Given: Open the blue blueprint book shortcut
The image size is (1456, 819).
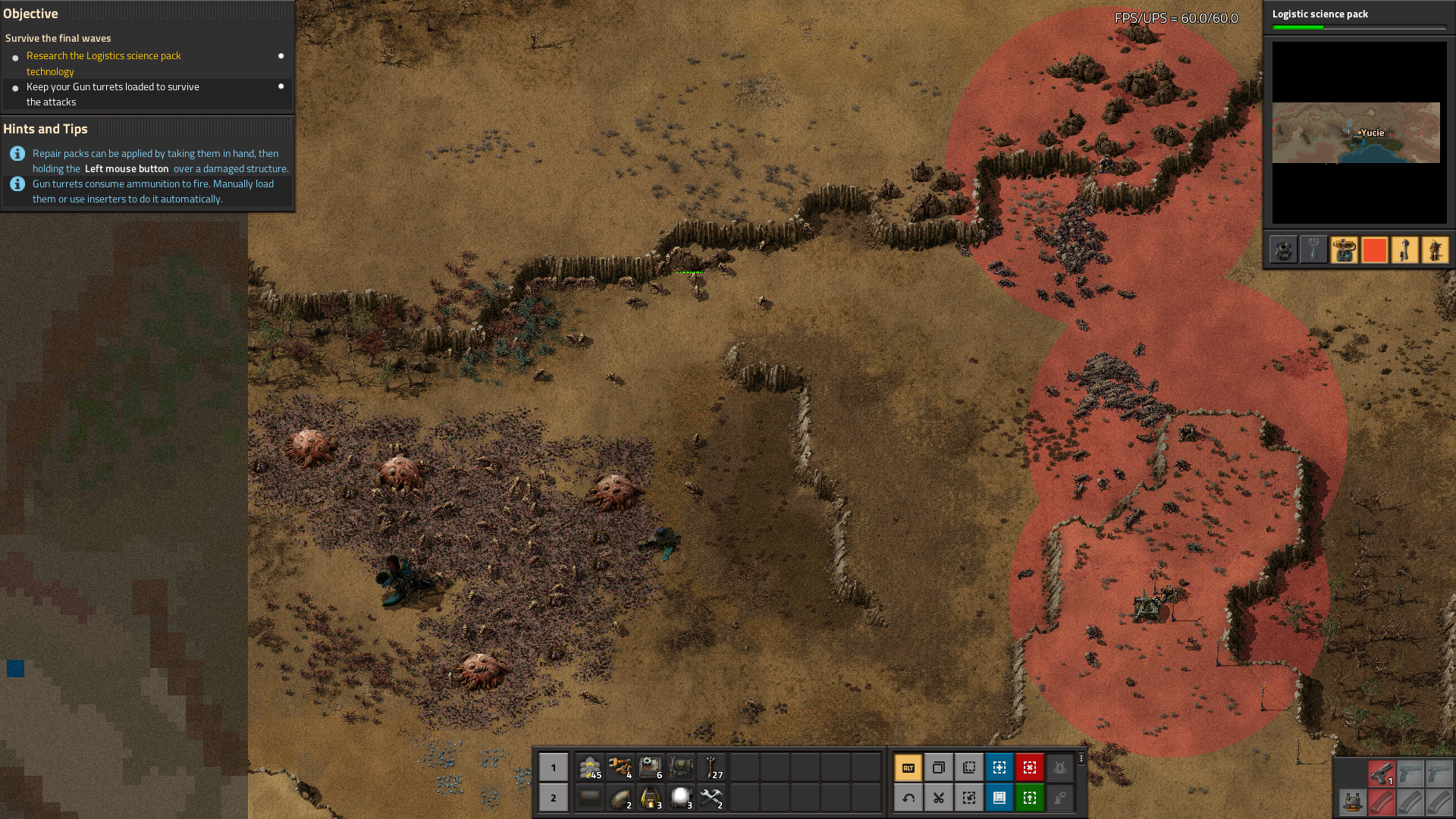Looking at the screenshot, I should (x=999, y=798).
